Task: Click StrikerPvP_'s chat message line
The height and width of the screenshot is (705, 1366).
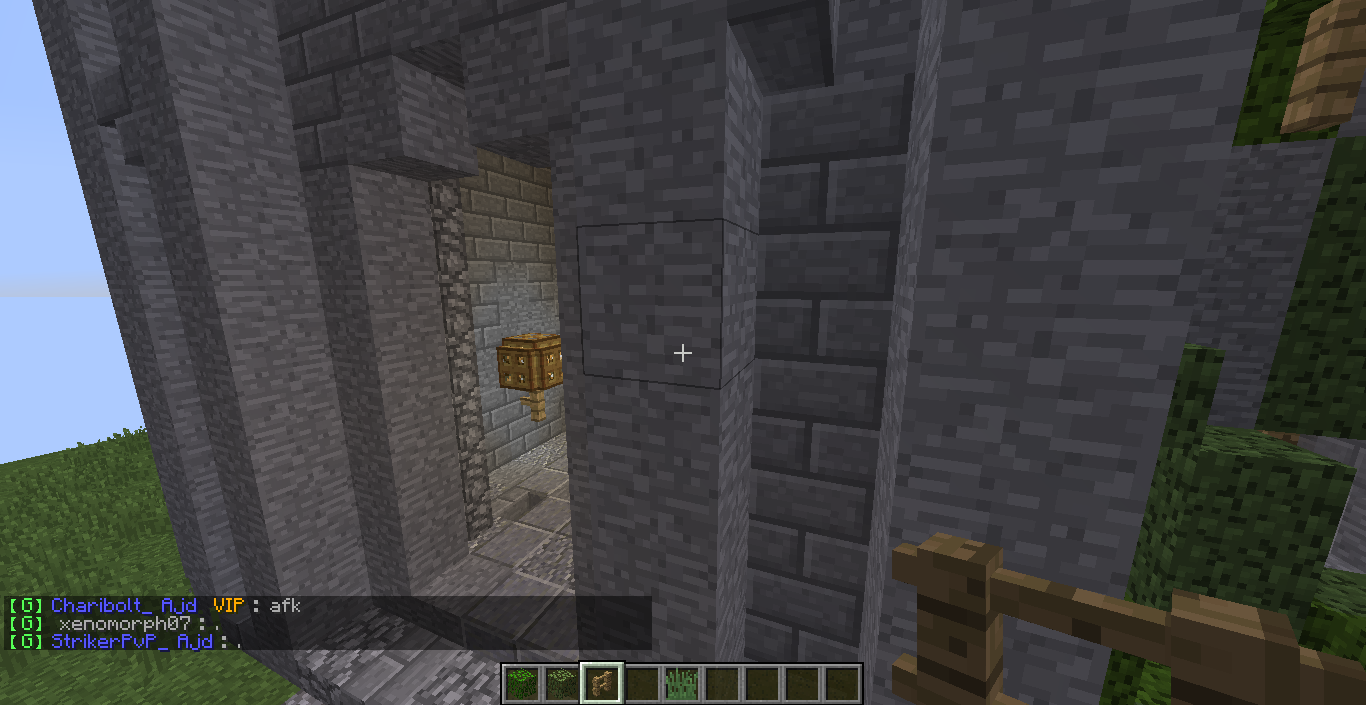Action: (126, 641)
